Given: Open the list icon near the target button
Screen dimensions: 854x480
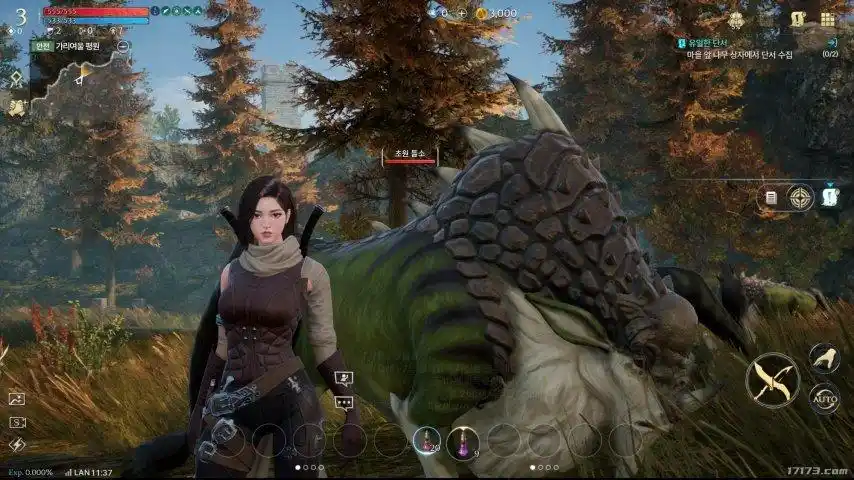Looking at the screenshot, I should pyautogui.click(x=771, y=197).
